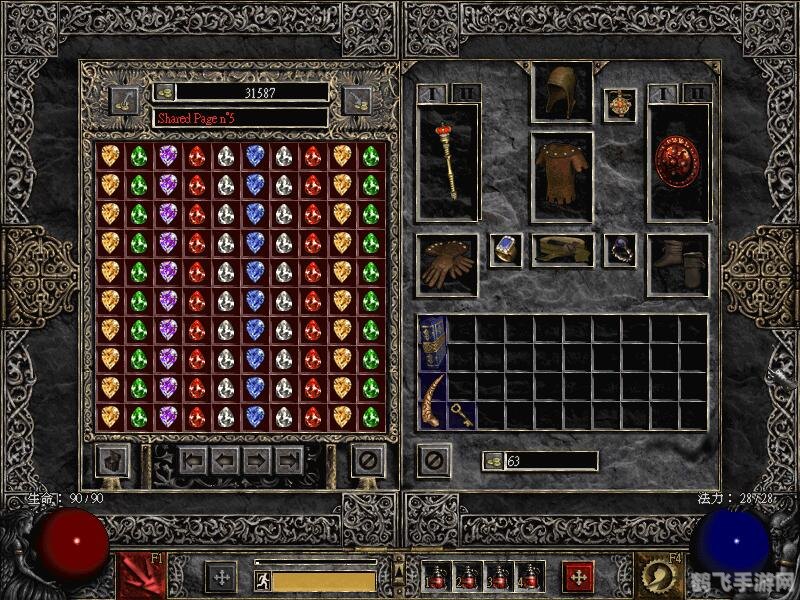Select the equipped belt

pos(561,250)
